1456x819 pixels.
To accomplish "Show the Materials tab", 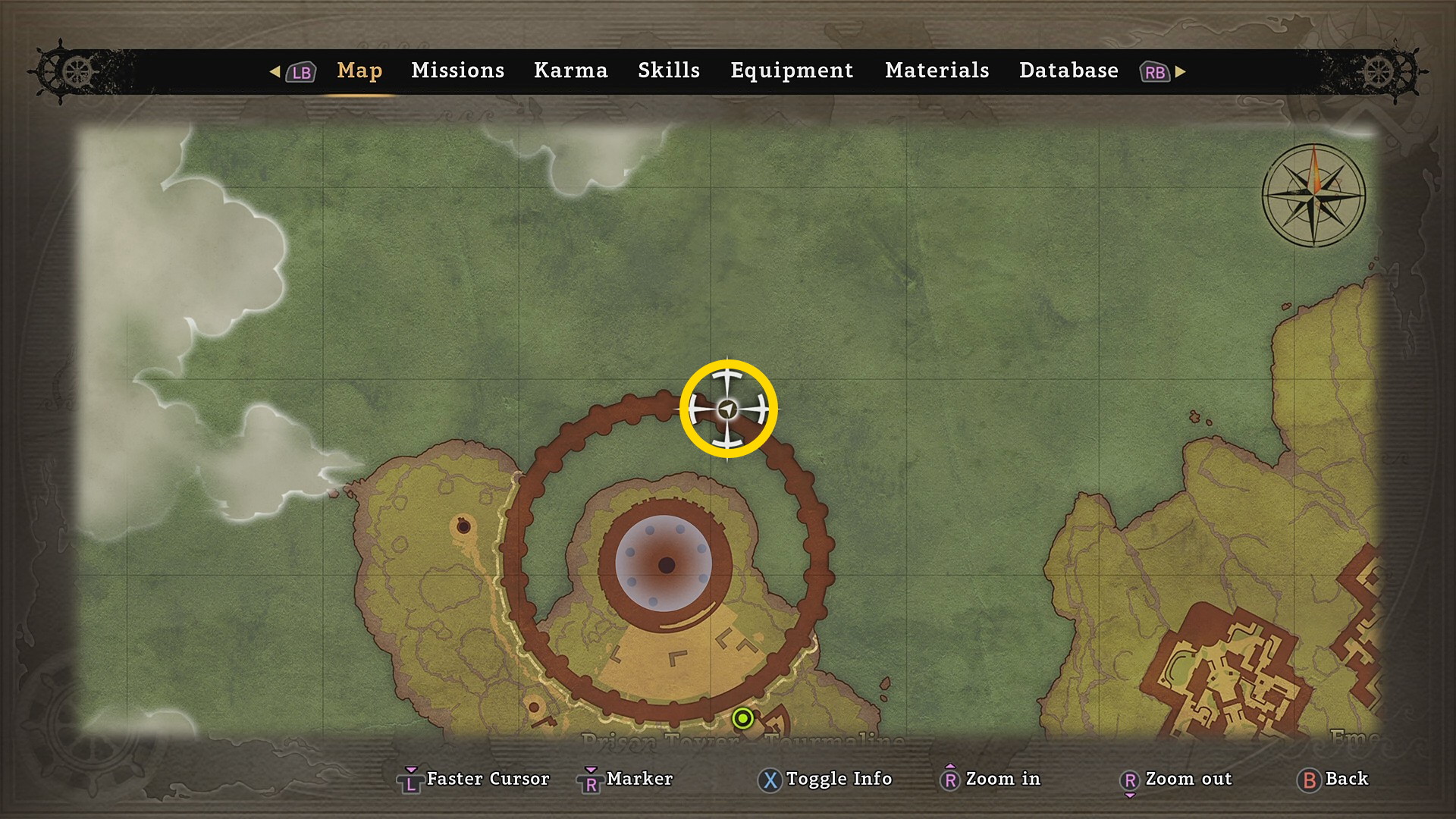I will (x=937, y=71).
